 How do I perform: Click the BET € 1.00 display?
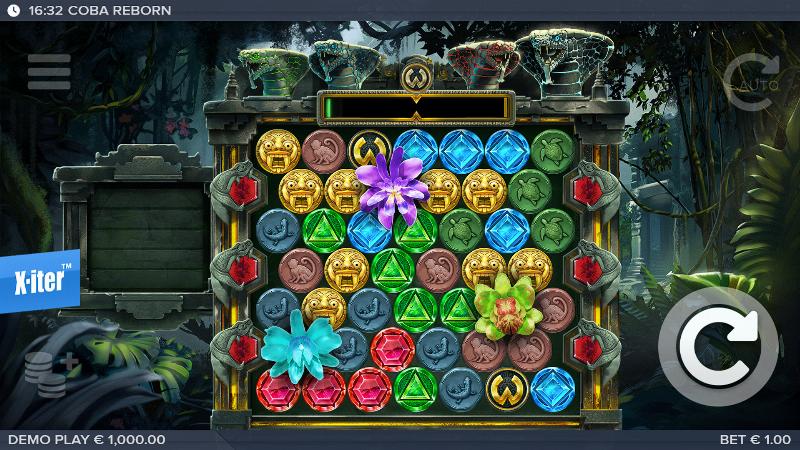pyautogui.click(x=754, y=440)
